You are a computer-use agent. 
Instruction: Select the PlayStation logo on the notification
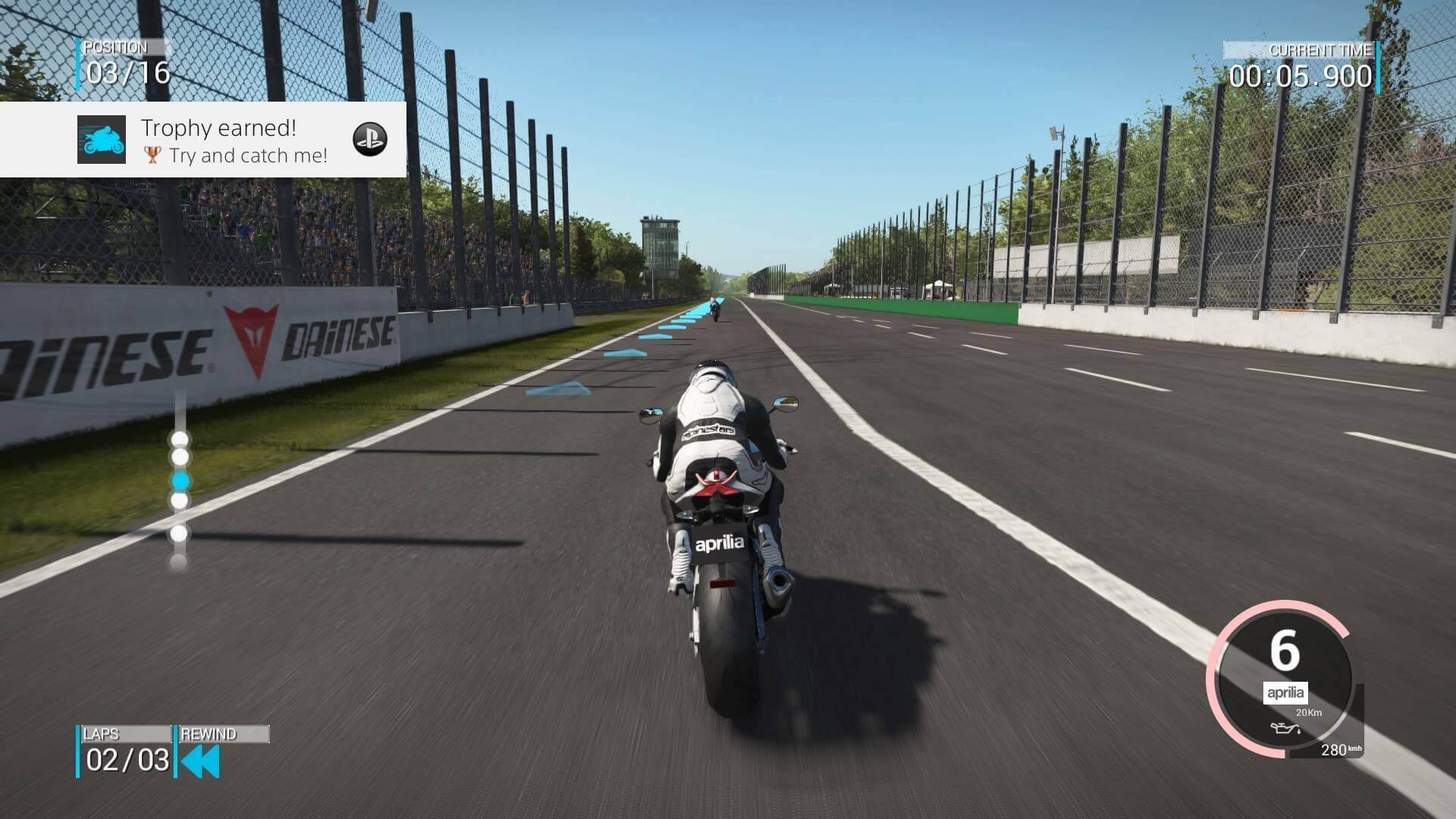(x=370, y=140)
